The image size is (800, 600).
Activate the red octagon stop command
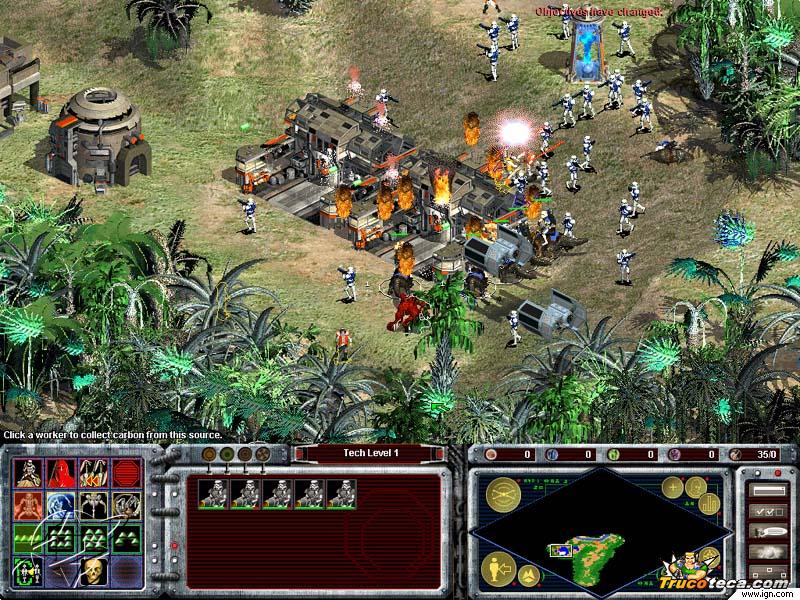(125, 471)
